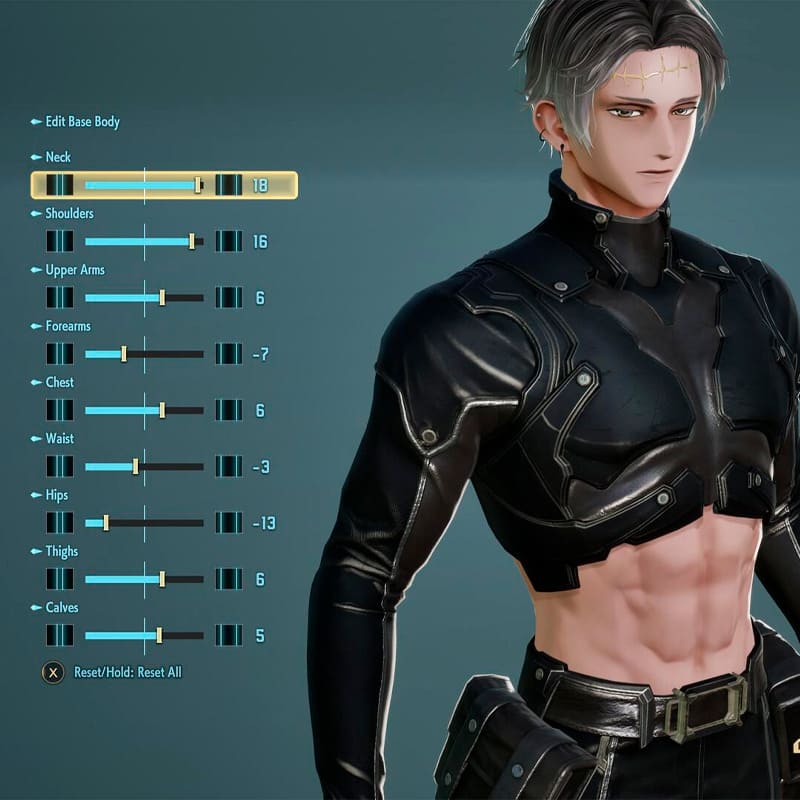This screenshot has height=800, width=800.
Task: Decrease Upper Arms using the left stepper
Action: [x=60, y=297]
